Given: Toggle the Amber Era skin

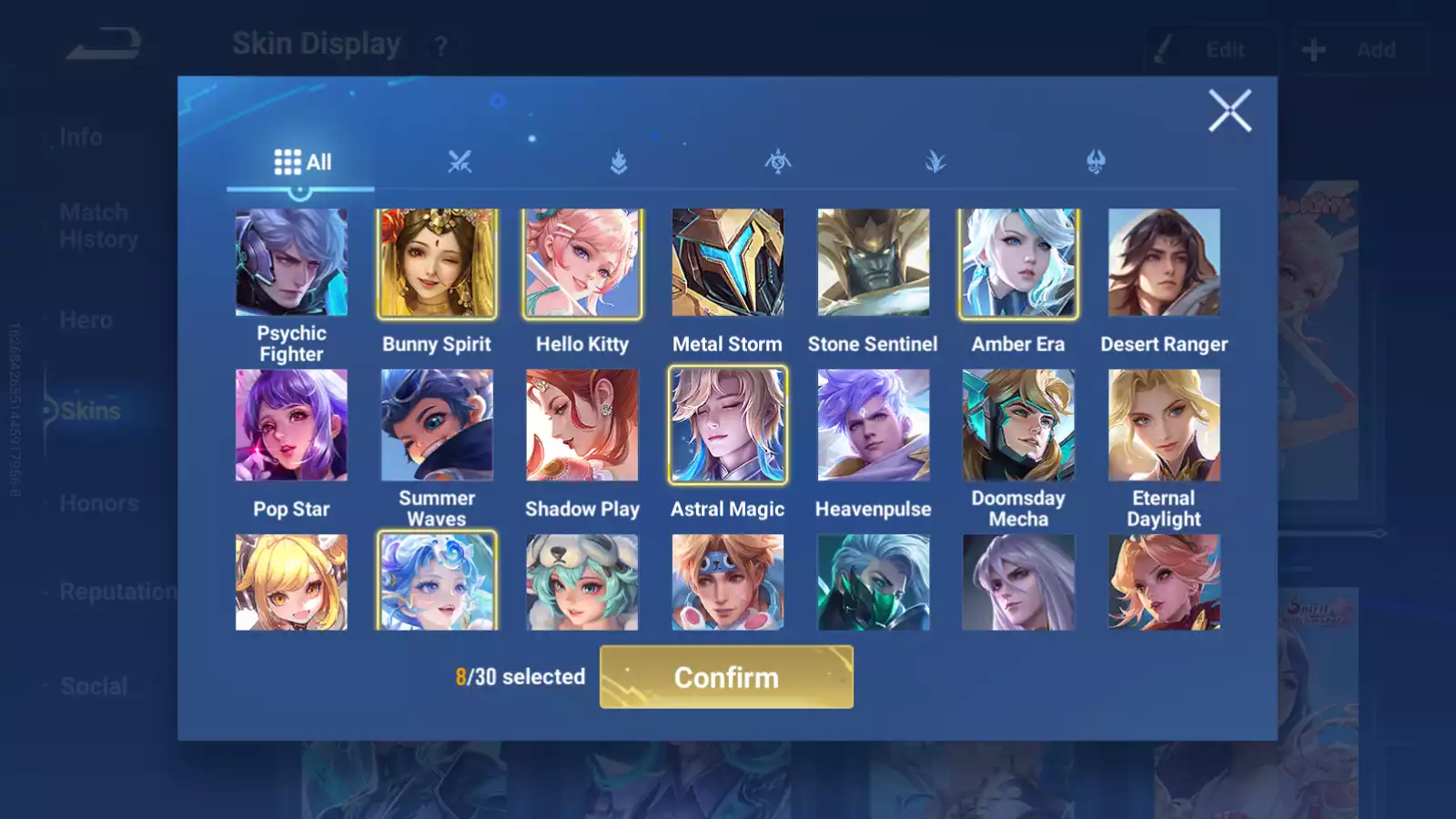Looking at the screenshot, I should [x=1018, y=262].
